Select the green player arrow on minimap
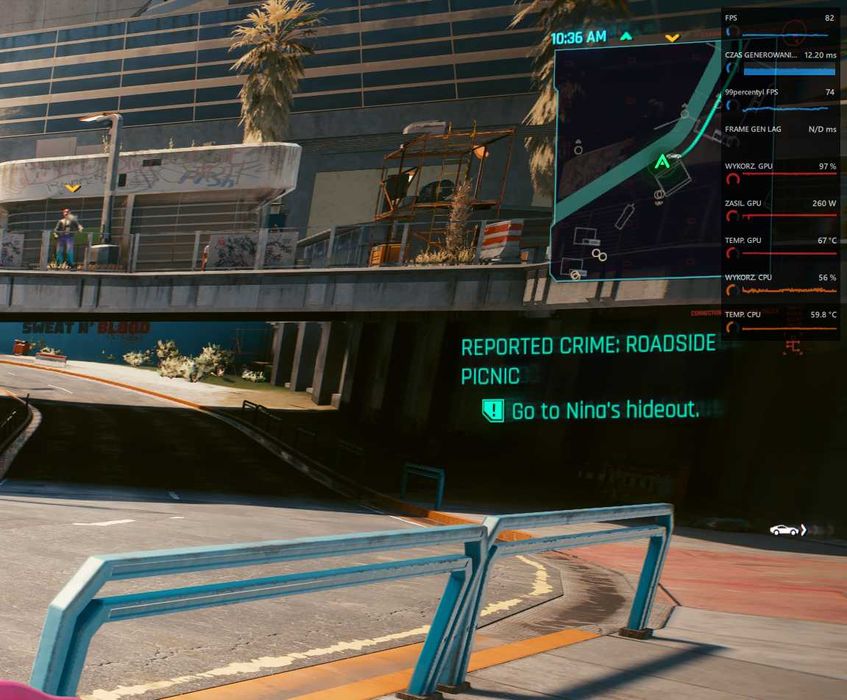Viewport: 847px width, 700px height. (x=661, y=161)
